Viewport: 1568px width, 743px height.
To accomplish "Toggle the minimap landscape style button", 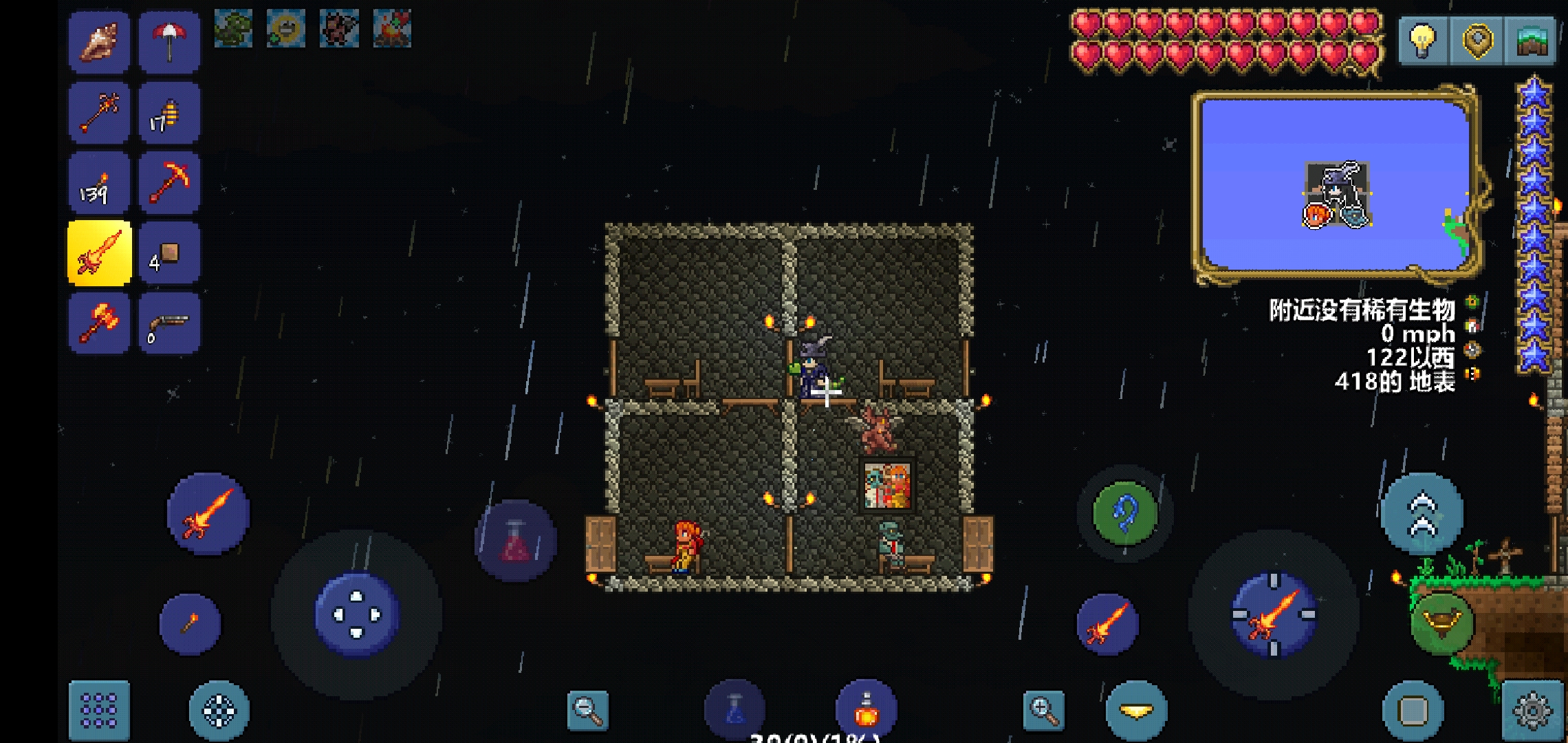I will point(1531,41).
